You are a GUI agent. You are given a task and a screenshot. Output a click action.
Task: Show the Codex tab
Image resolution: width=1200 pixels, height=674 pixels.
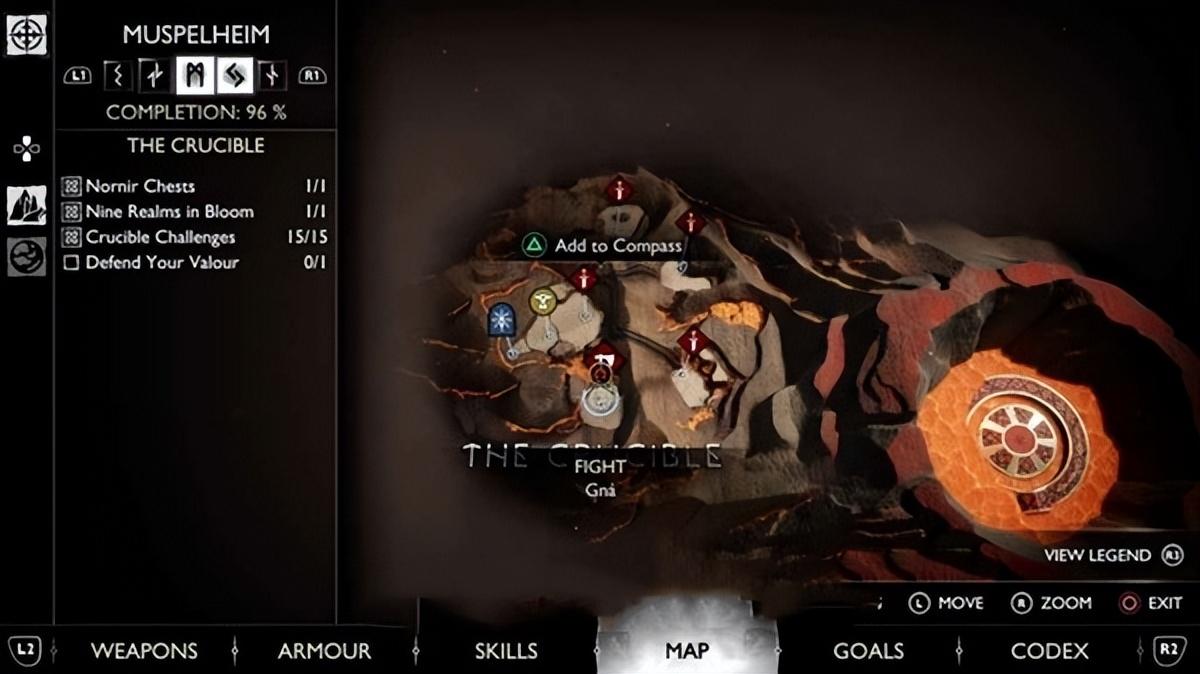(1049, 651)
